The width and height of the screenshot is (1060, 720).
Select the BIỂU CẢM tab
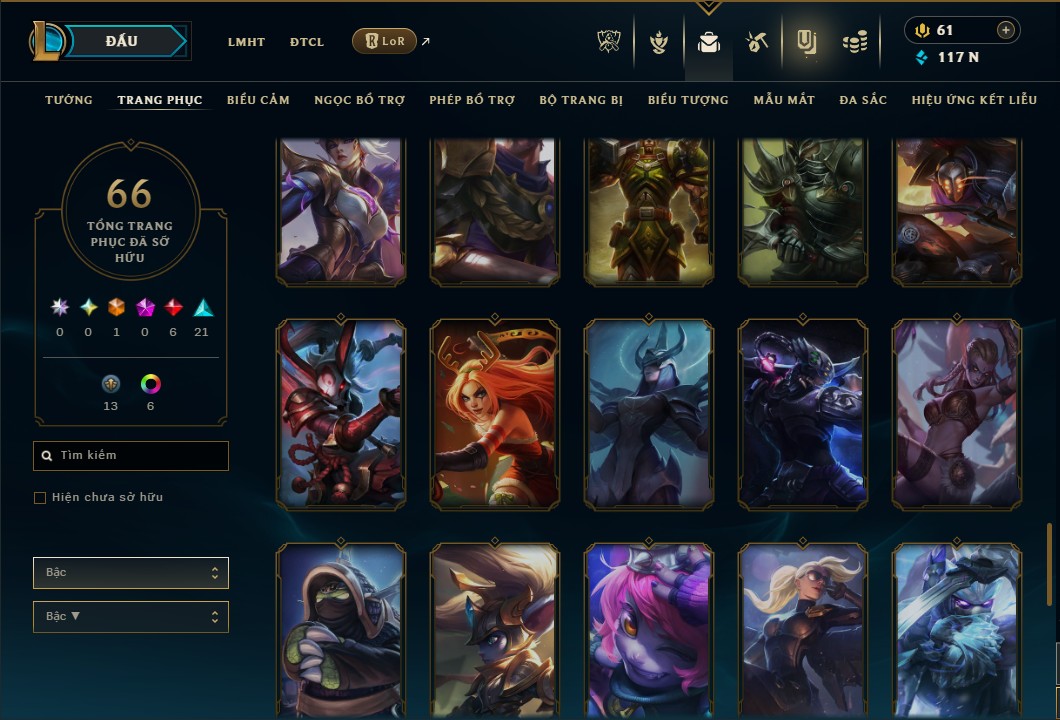(x=258, y=100)
